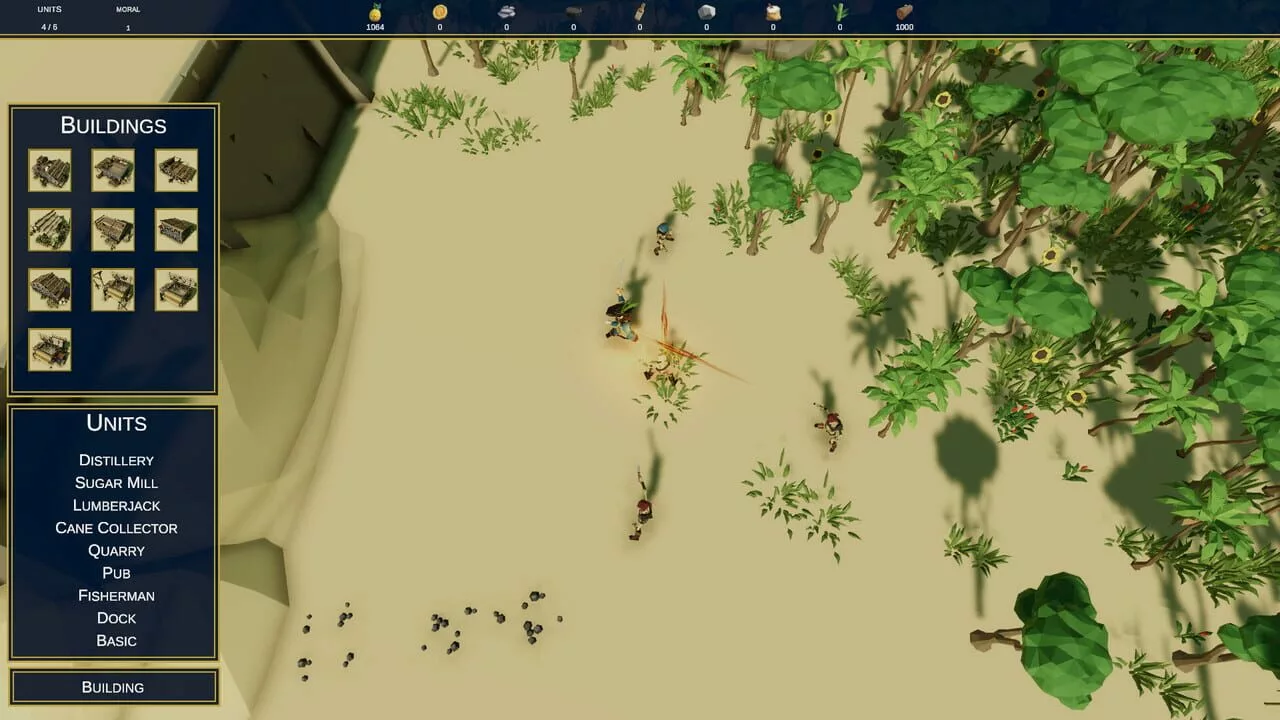Open the Building button at panel bottom
The width and height of the screenshot is (1280, 720).
point(113,687)
